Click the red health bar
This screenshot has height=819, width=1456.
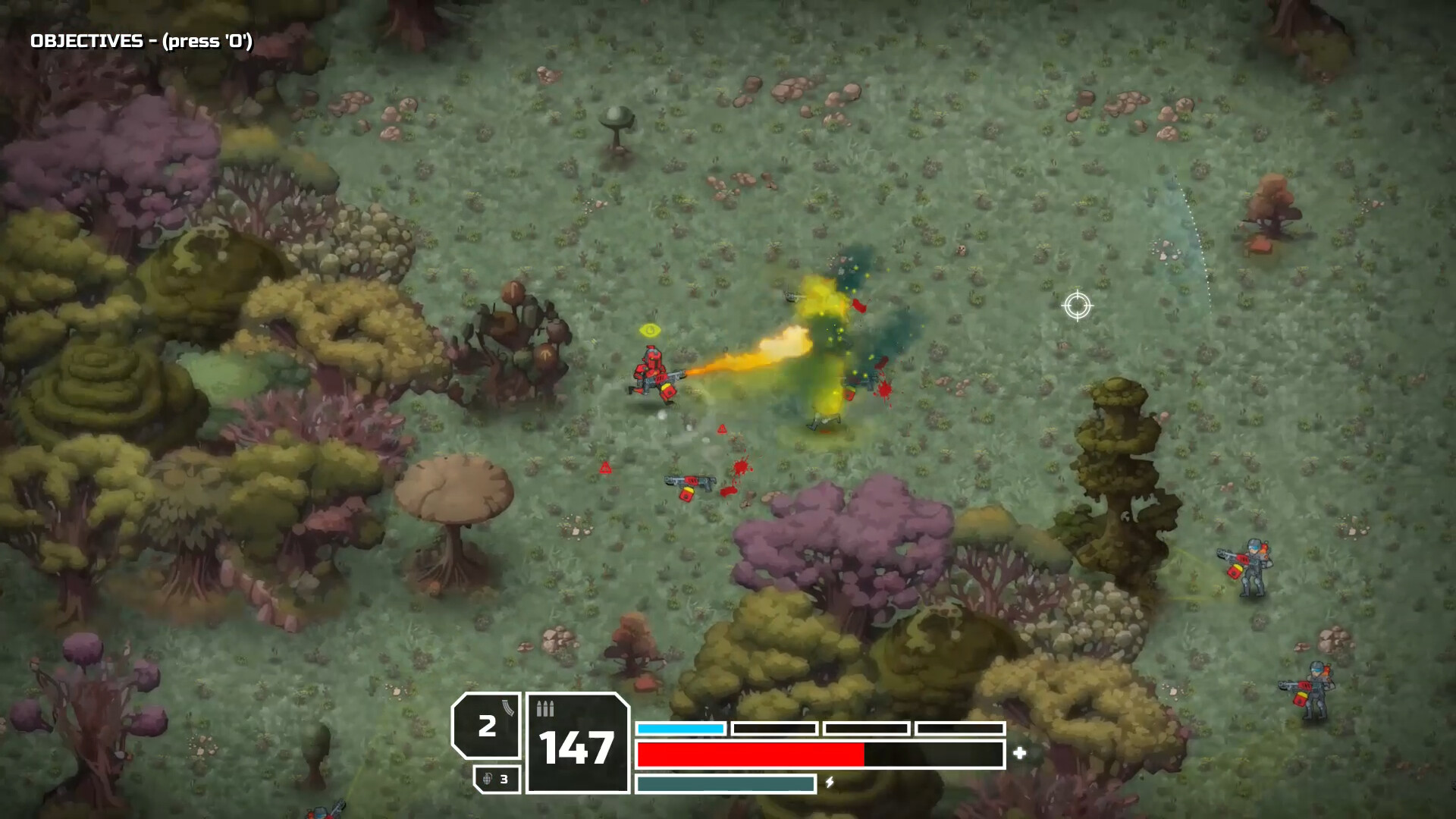tap(751, 754)
